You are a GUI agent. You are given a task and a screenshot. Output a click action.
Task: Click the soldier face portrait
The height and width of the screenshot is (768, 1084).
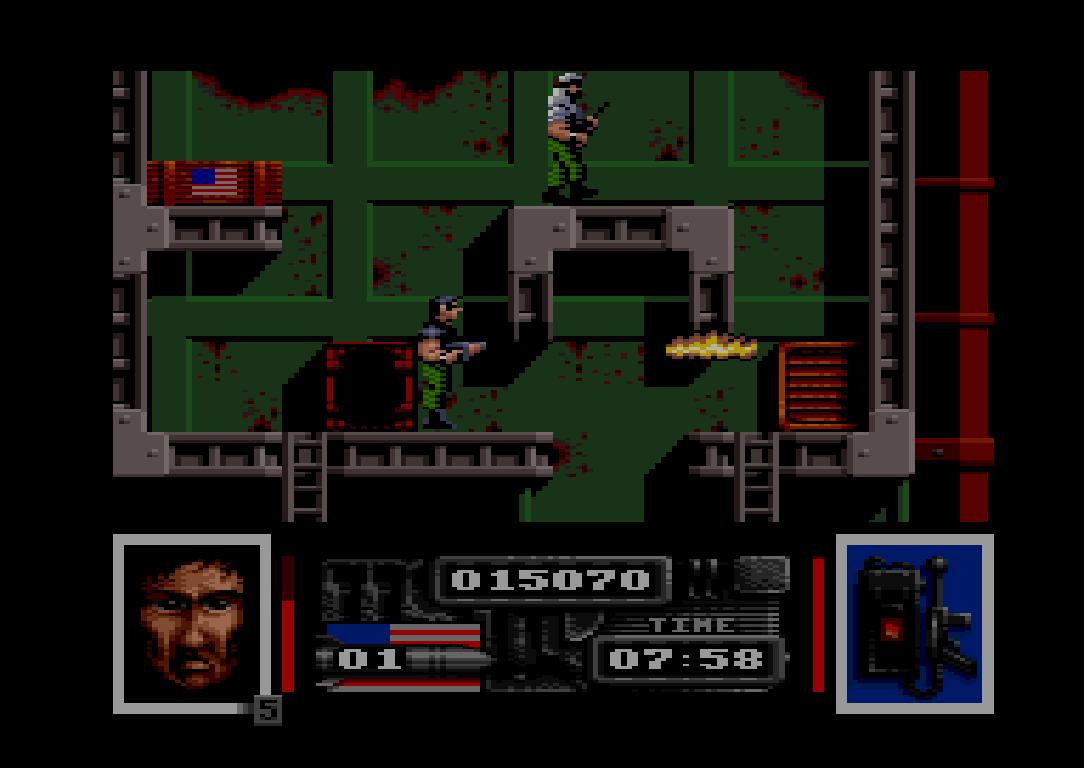tap(192, 622)
